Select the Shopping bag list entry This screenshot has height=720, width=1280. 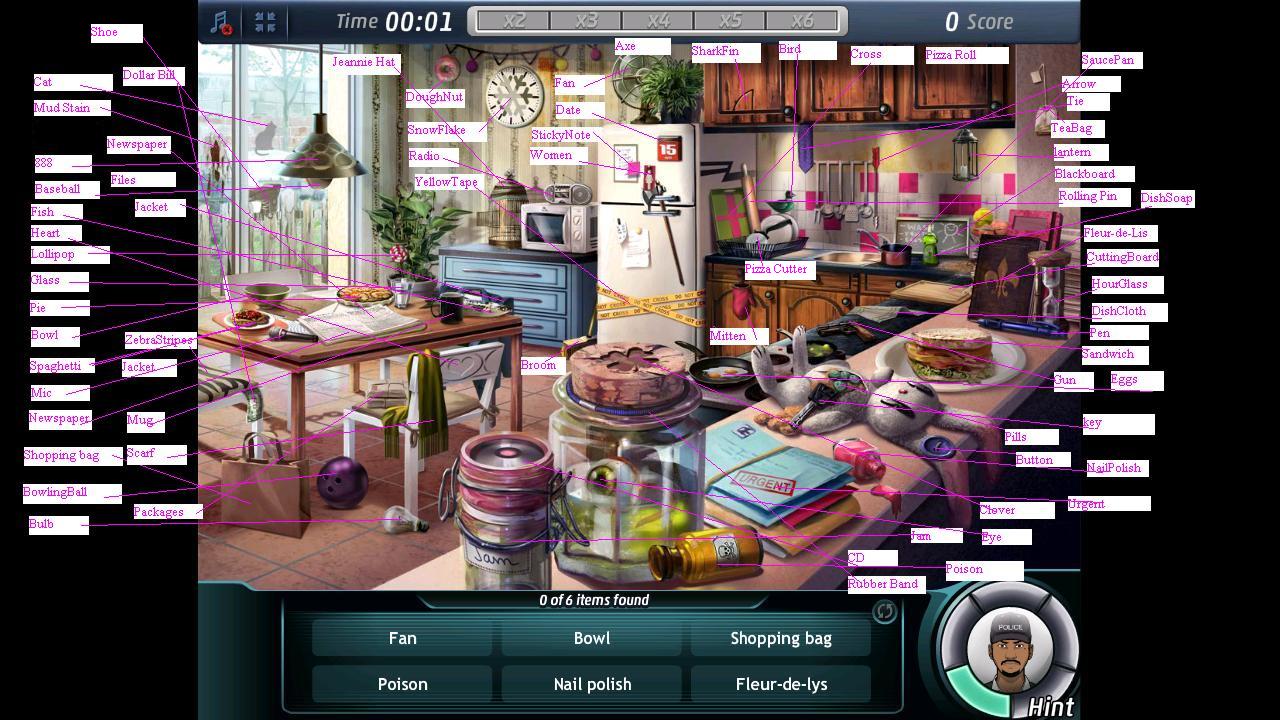coord(781,638)
